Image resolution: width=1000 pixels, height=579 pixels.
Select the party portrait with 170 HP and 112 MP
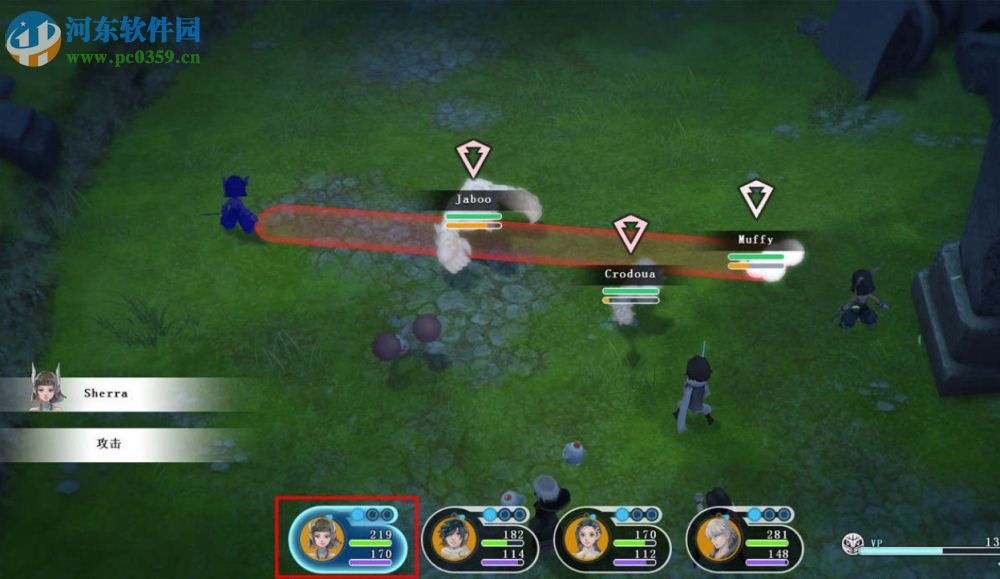[x=585, y=540]
